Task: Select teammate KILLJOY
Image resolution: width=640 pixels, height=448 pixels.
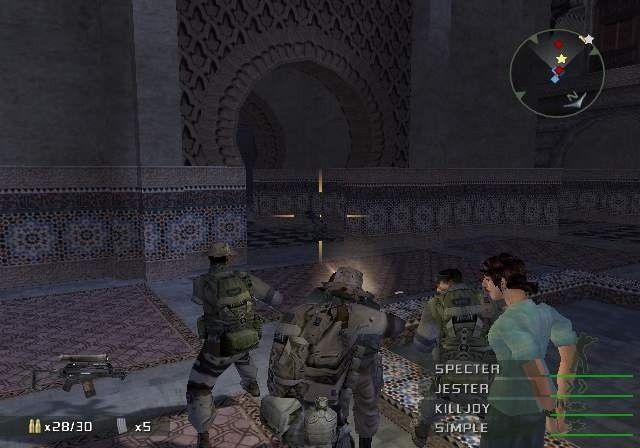Action: tap(462, 408)
